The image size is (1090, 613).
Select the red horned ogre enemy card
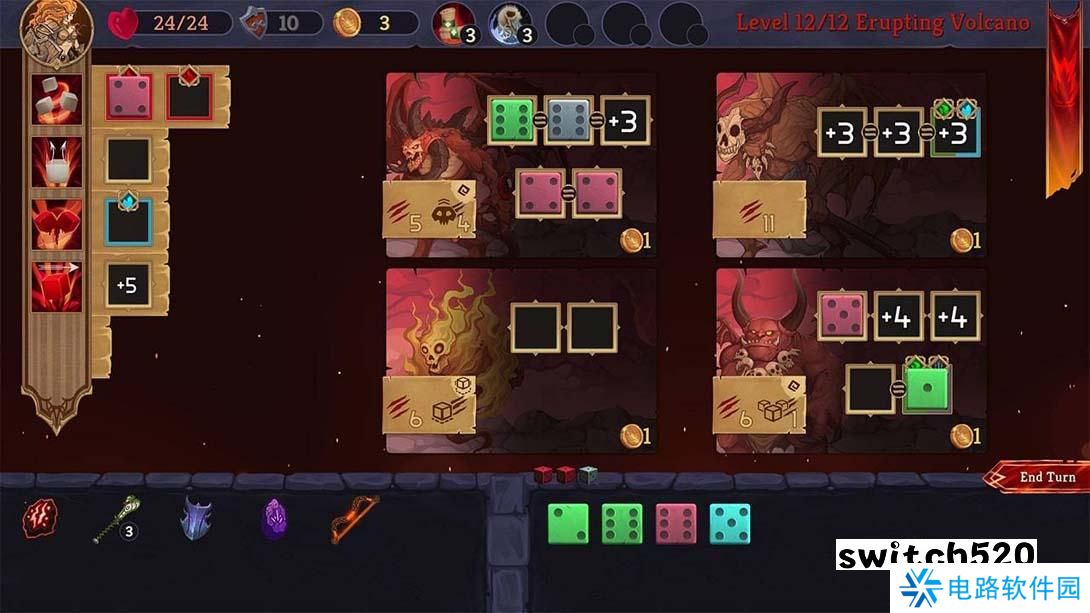[x=765, y=340]
